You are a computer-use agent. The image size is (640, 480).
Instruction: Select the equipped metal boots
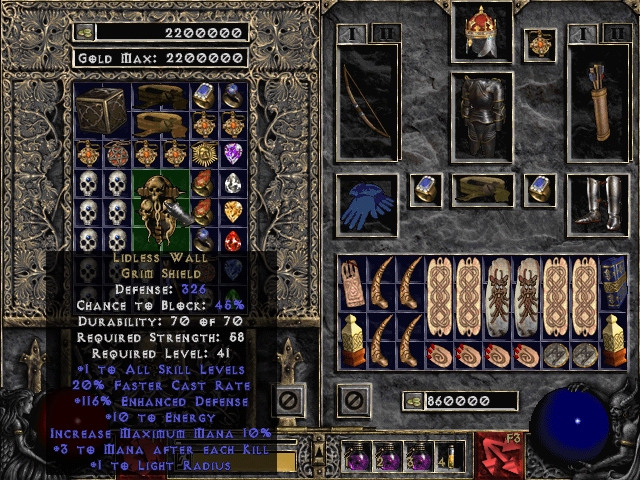pos(599,205)
